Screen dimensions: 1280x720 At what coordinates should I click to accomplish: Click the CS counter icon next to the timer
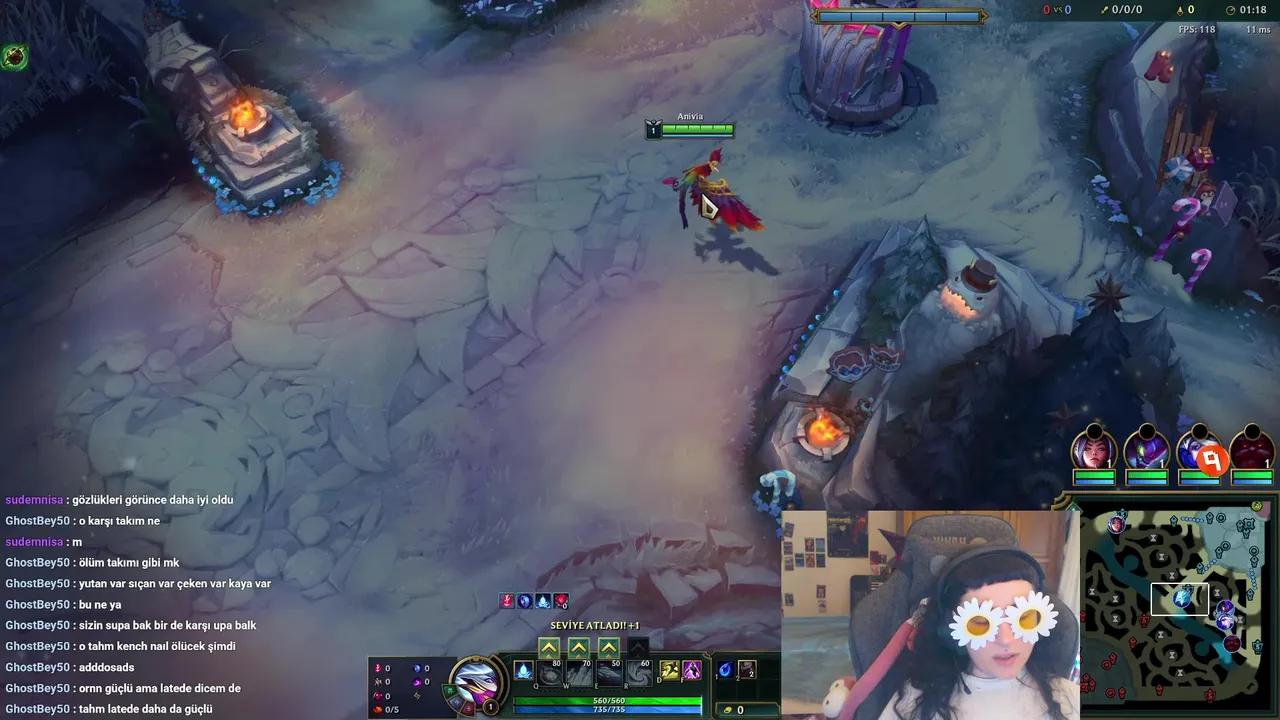pyautogui.click(x=1180, y=9)
